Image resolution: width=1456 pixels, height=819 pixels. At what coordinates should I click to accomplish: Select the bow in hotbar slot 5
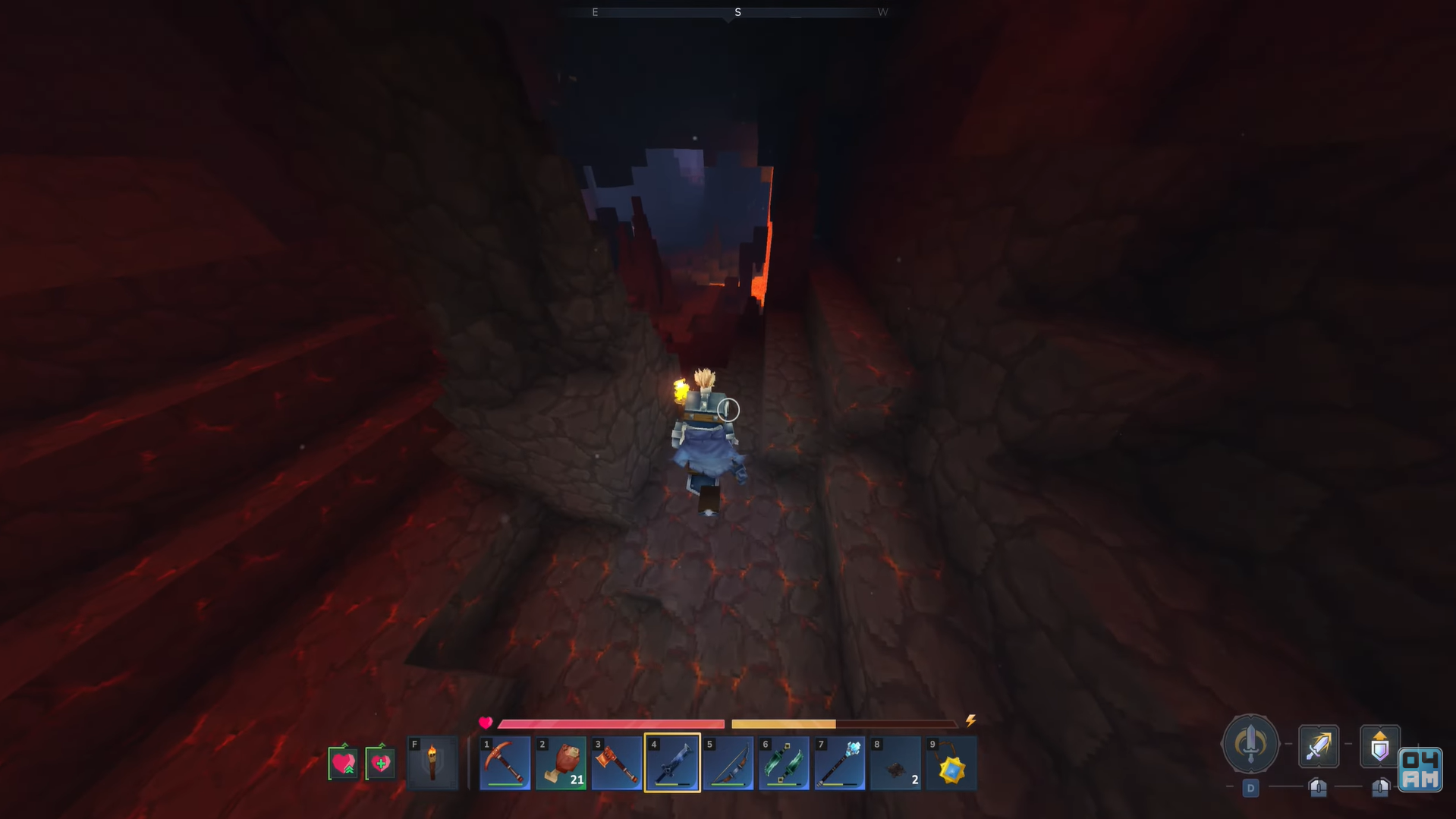coord(729,763)
